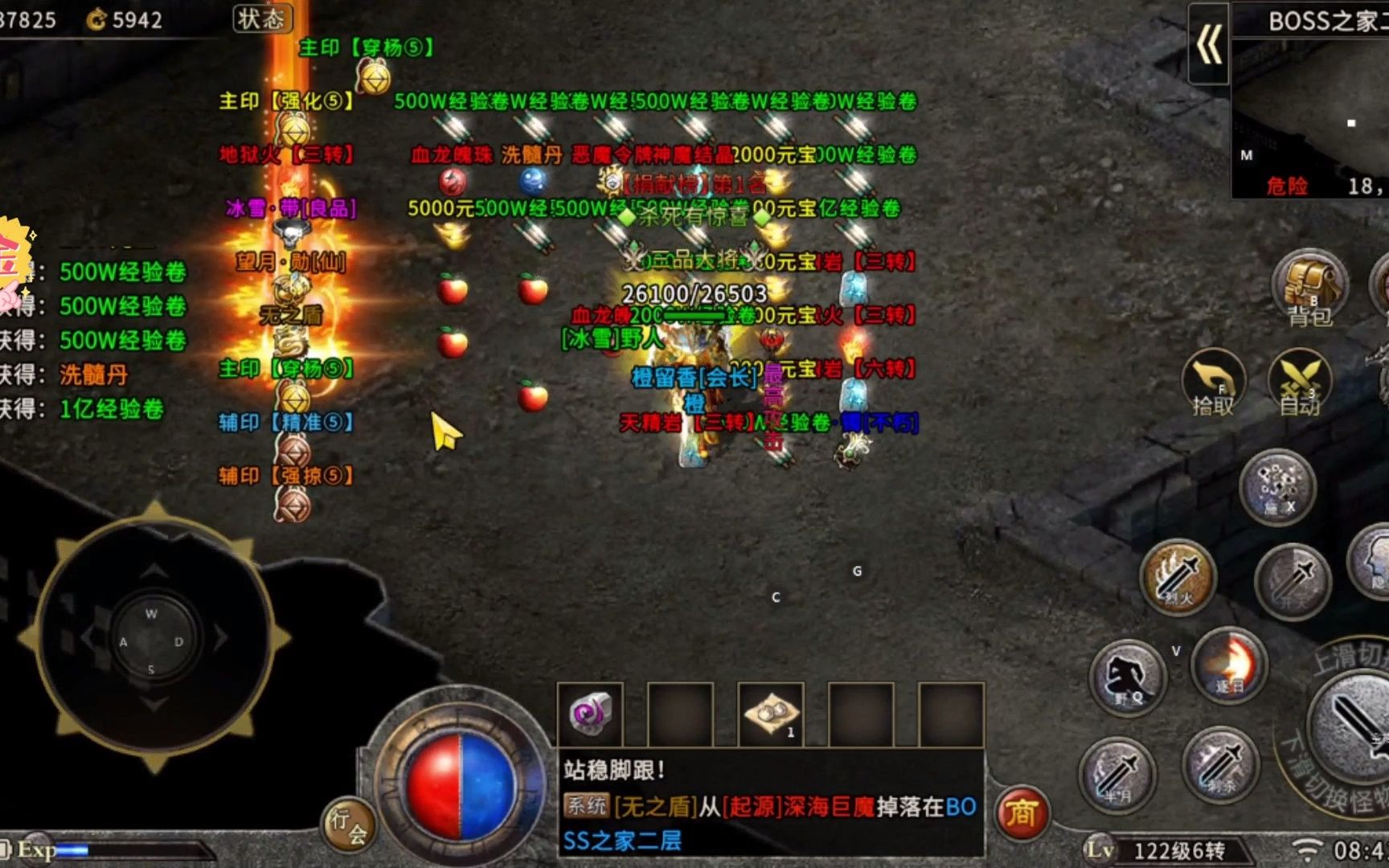Open the 商 shop button

[1021, 813]
